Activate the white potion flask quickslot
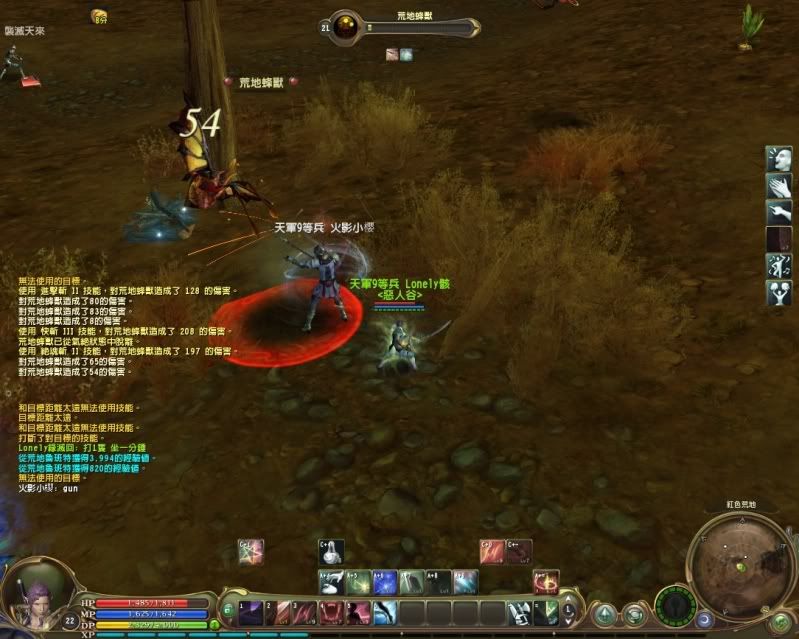The width and height of the screenshot is (799, 639). click(x=331, y=551)
